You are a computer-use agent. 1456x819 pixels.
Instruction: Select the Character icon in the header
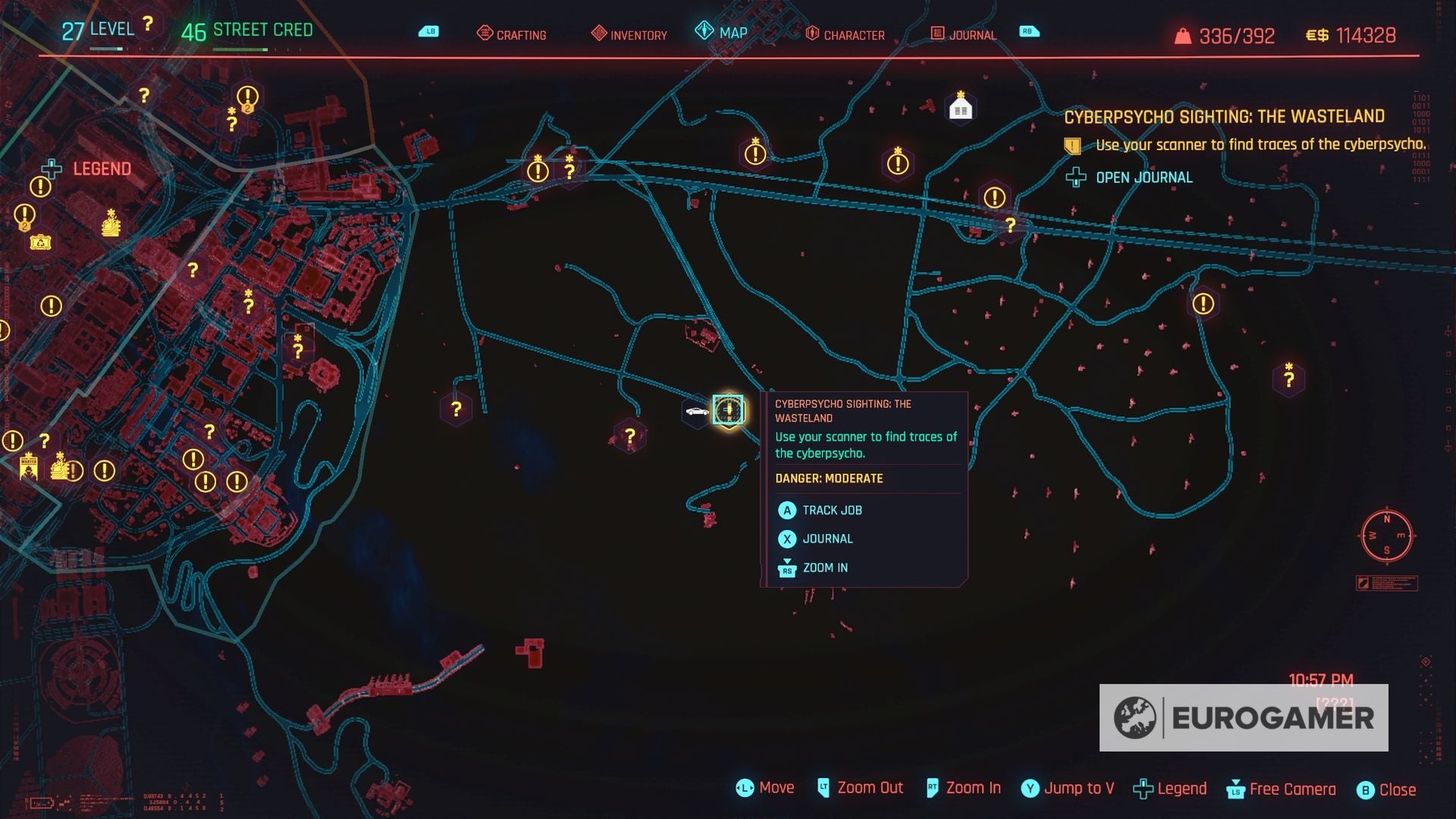(x=813, y=33)
